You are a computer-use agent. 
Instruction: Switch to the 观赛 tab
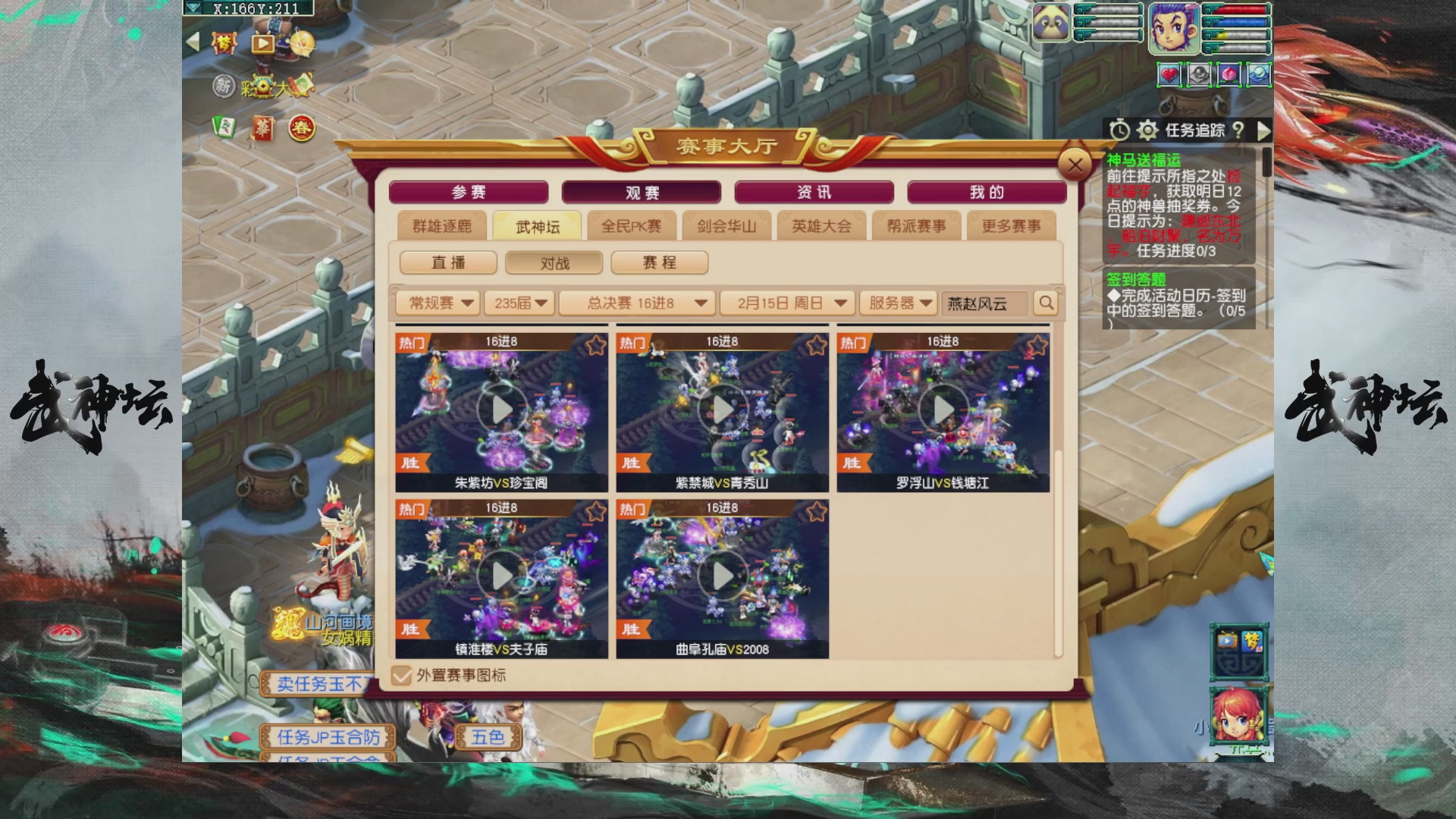coord(642,192)
